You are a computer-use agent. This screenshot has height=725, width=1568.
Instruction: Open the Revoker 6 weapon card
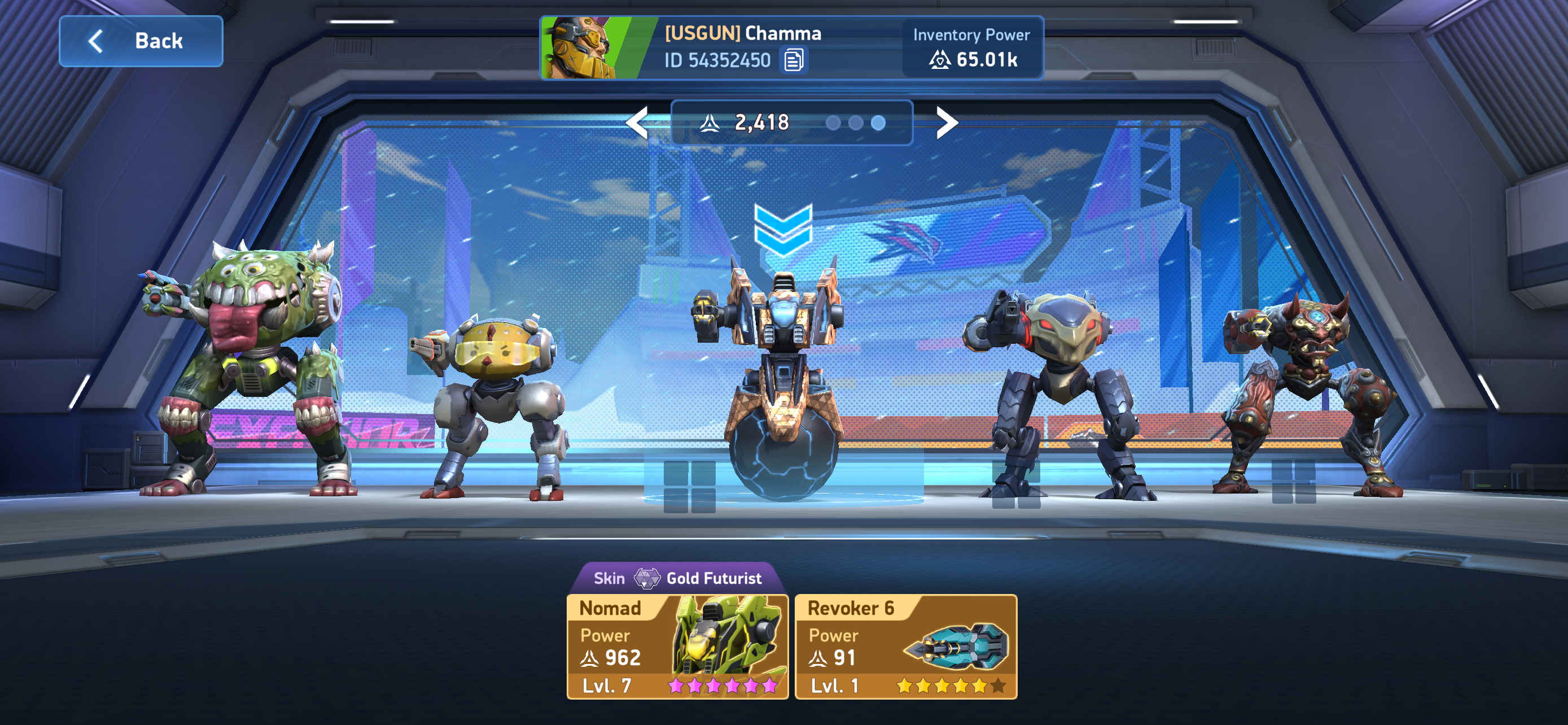[906, 647]
